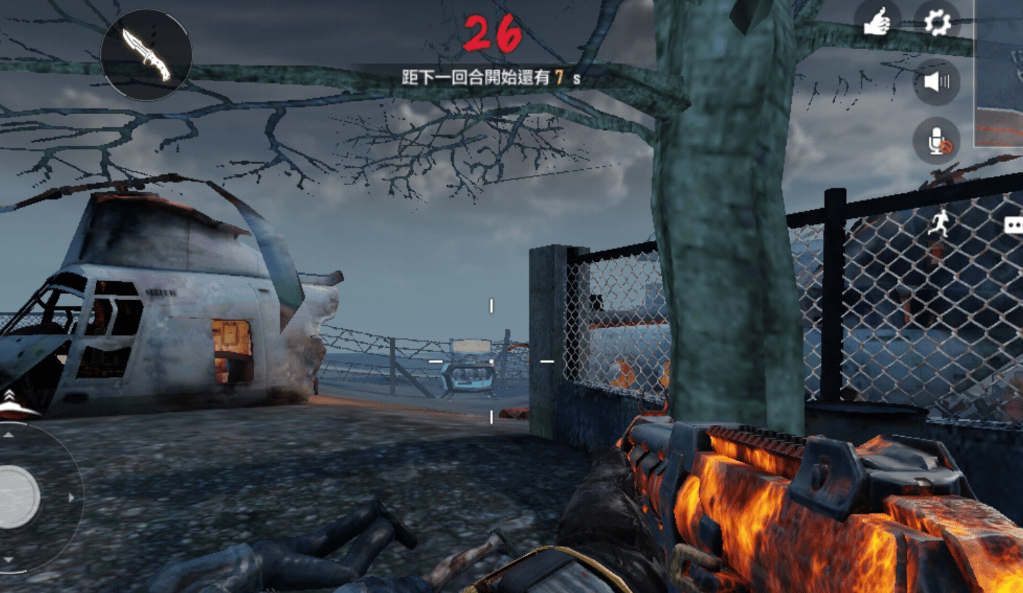Toggle the muted microphone voice chat

(x=937, y=142)
